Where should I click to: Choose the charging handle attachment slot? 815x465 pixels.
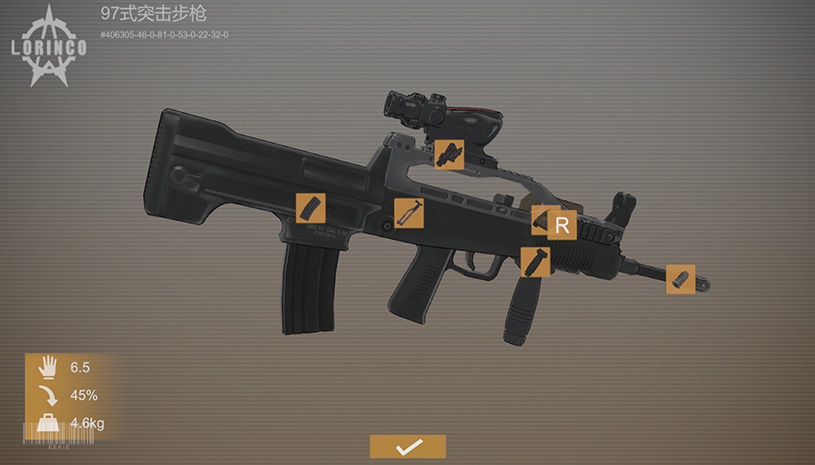[x=409, y=213]
